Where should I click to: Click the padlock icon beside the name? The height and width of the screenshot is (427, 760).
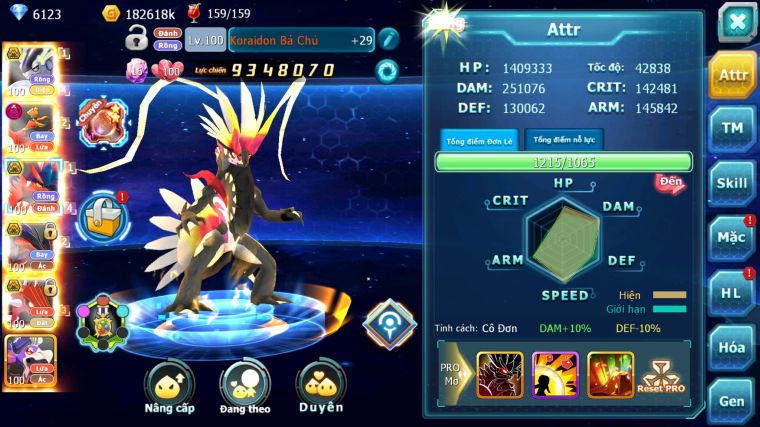coord(137,39)
